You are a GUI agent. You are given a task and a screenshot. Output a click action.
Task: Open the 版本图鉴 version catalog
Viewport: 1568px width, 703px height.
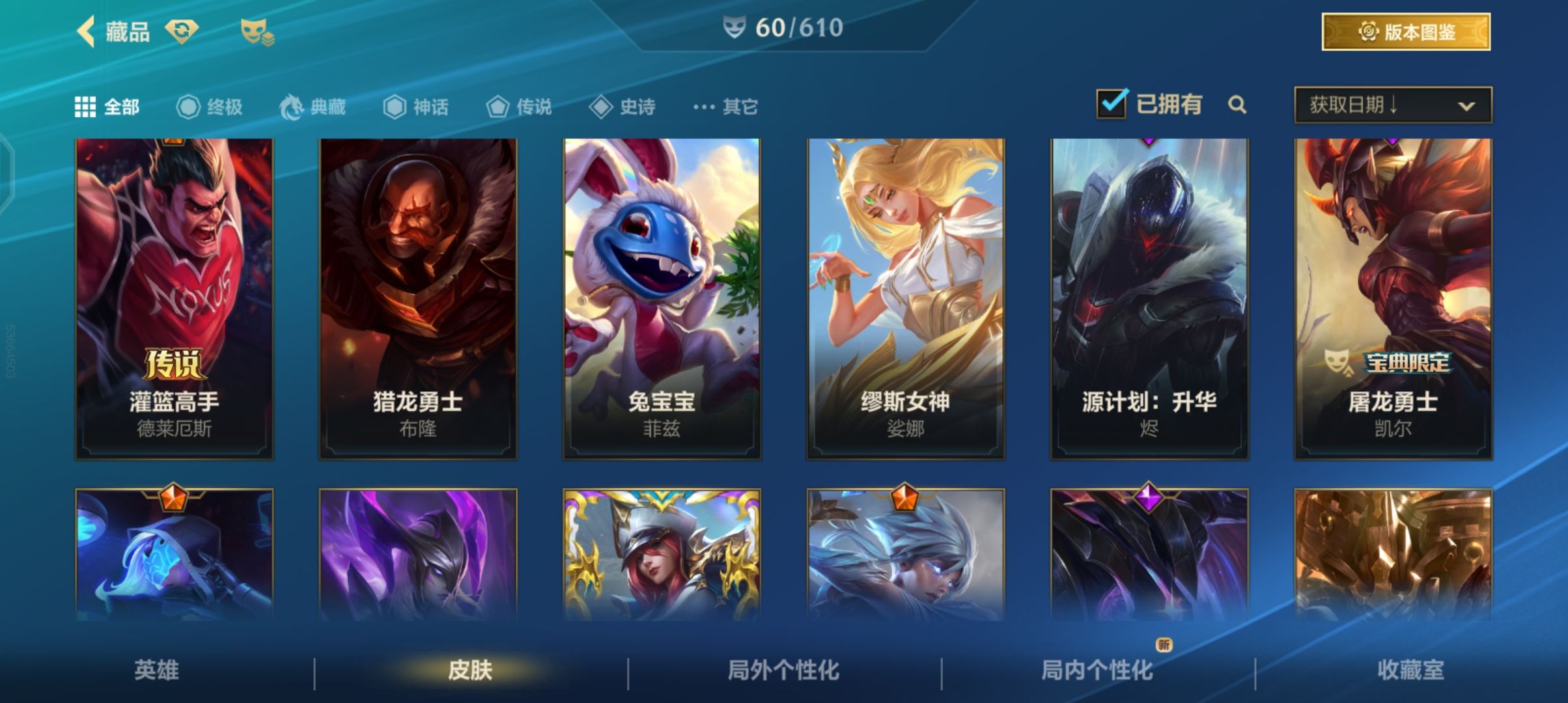(x=1406, y=32)
